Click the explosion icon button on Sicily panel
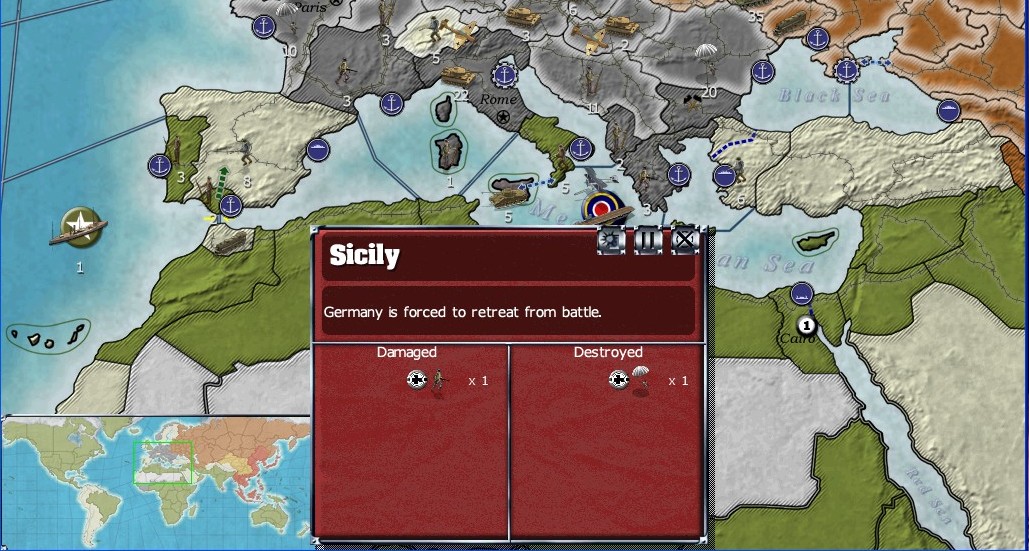 point(612,240)
